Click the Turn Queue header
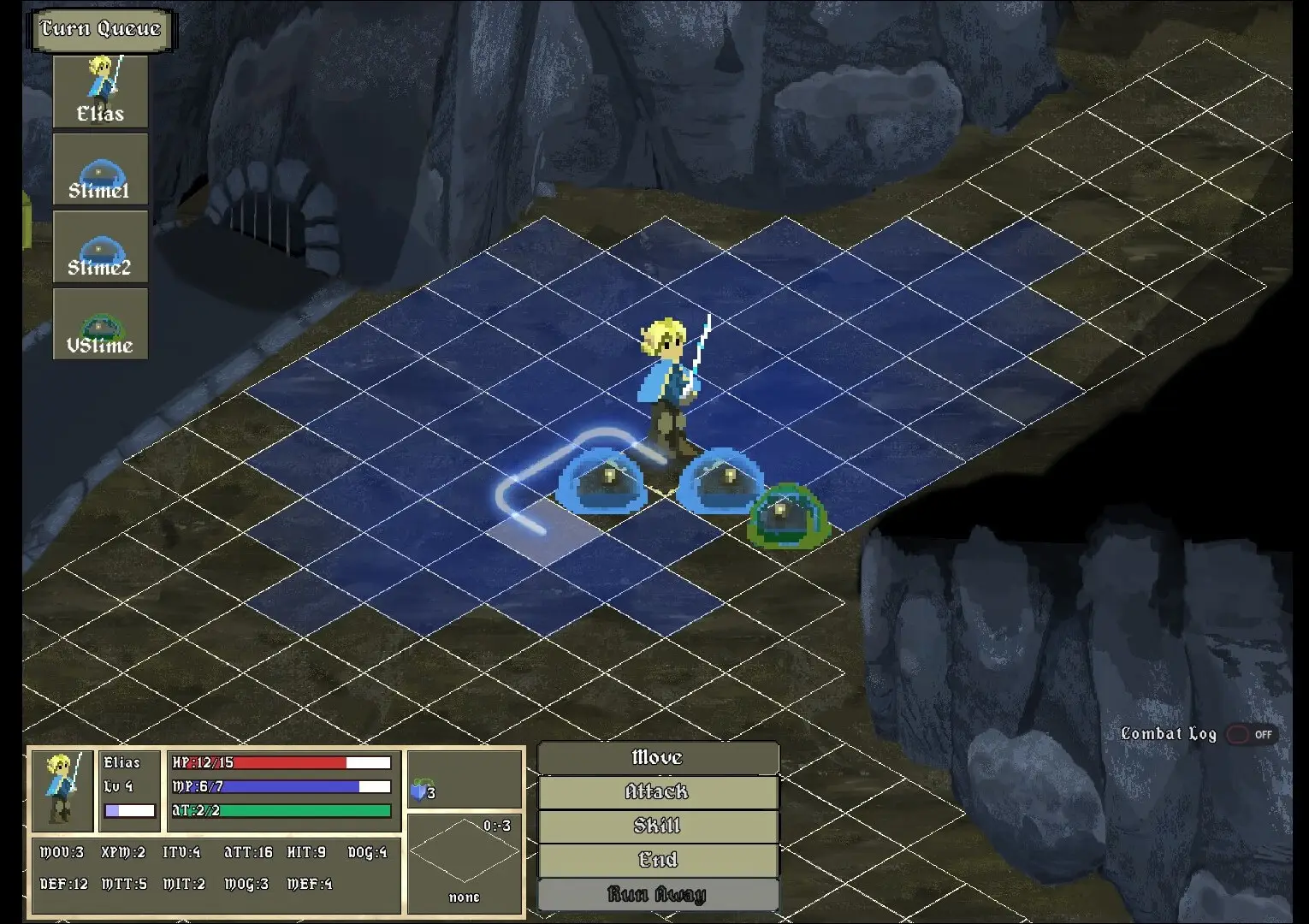Image resolution: width=1309 pixels, height=924 pixels. (100, 28)
